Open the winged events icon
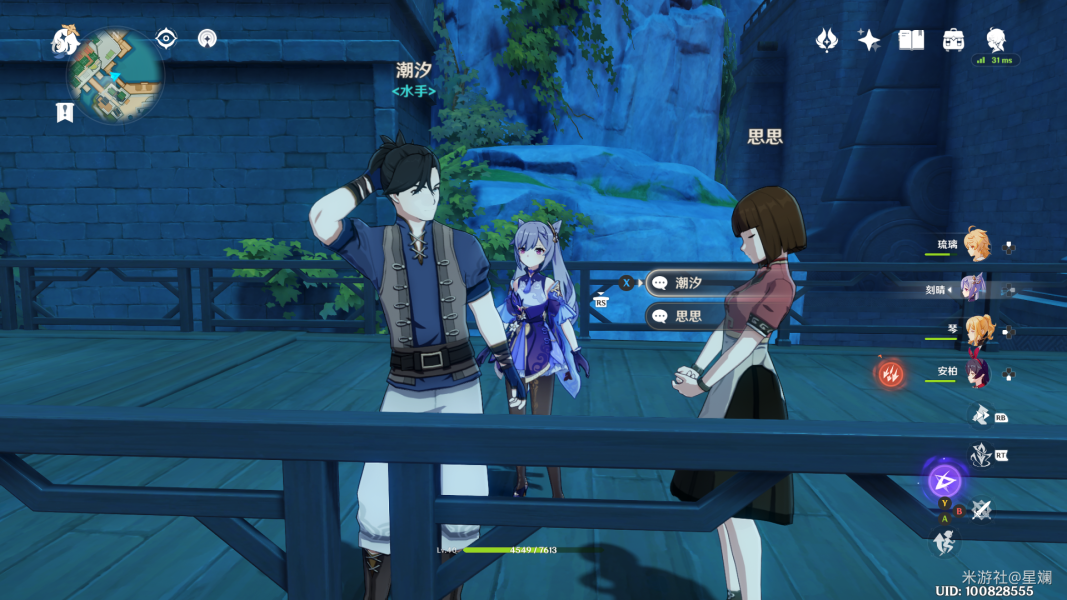Viewport: 1067px width, 600px height. coord(827,40)
